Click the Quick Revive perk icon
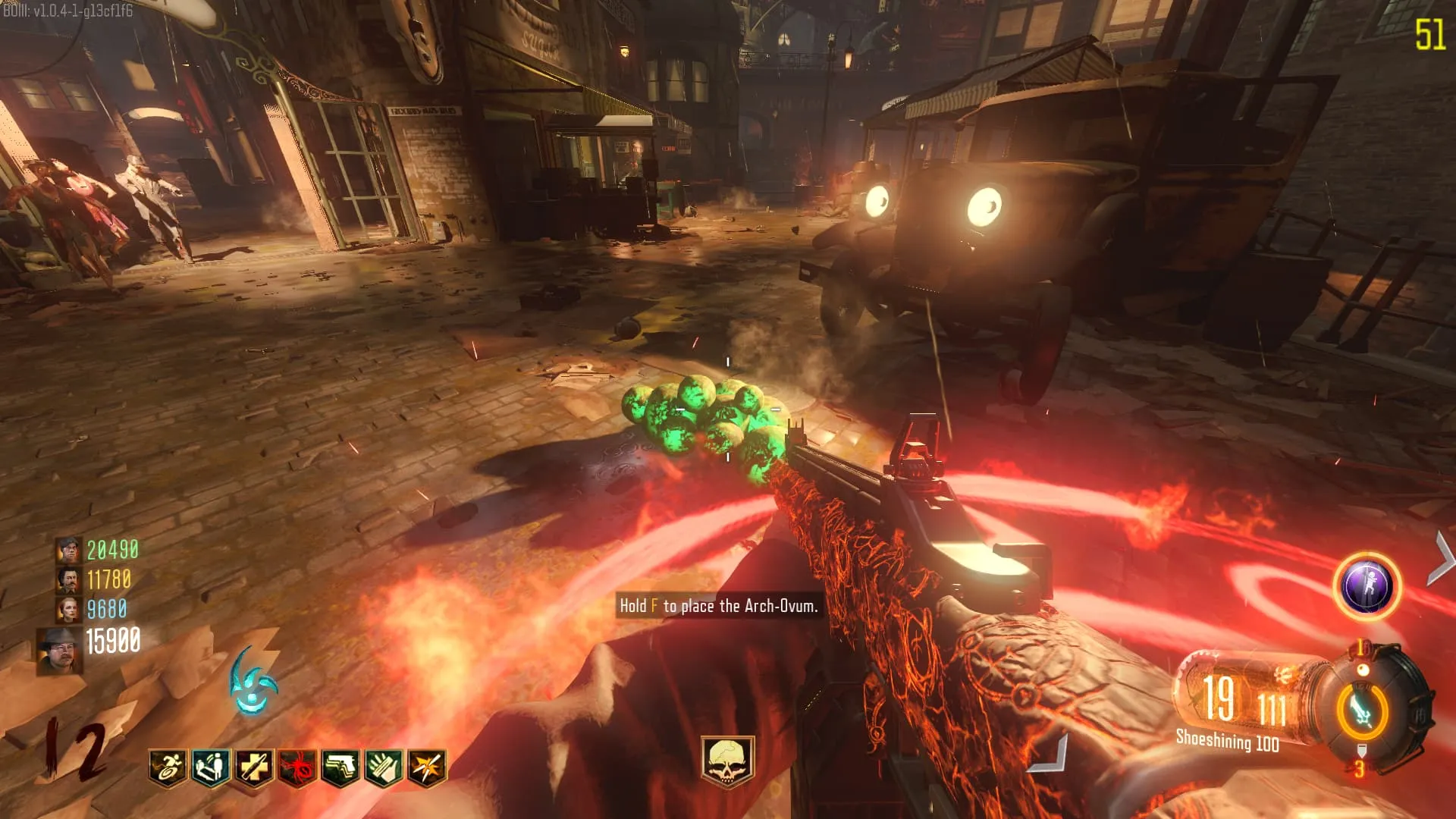The height and width of the screenshot is (819, 1456). click(x=211, y=767)
